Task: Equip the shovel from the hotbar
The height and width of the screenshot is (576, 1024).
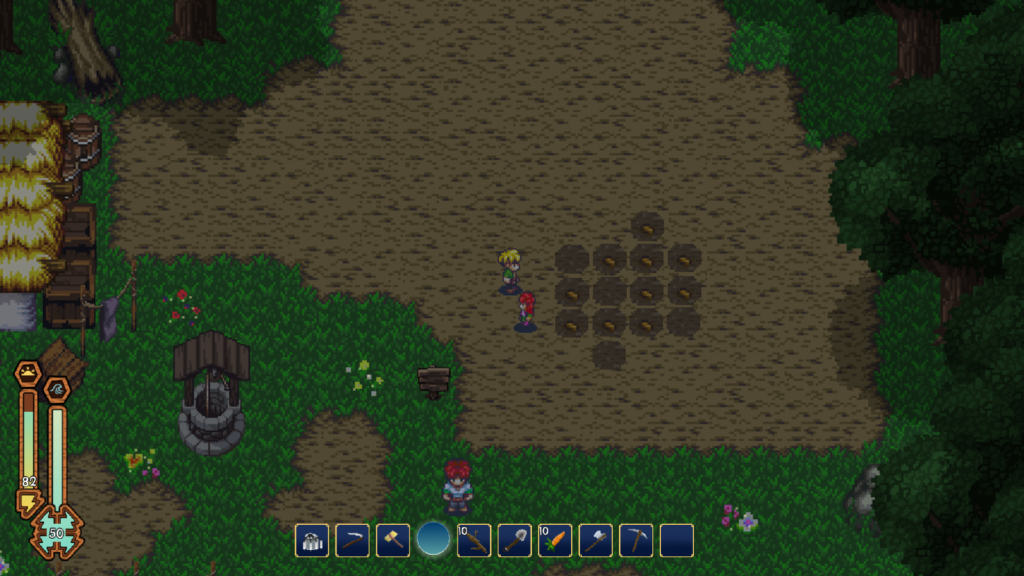Action: (x=514, y=541)
